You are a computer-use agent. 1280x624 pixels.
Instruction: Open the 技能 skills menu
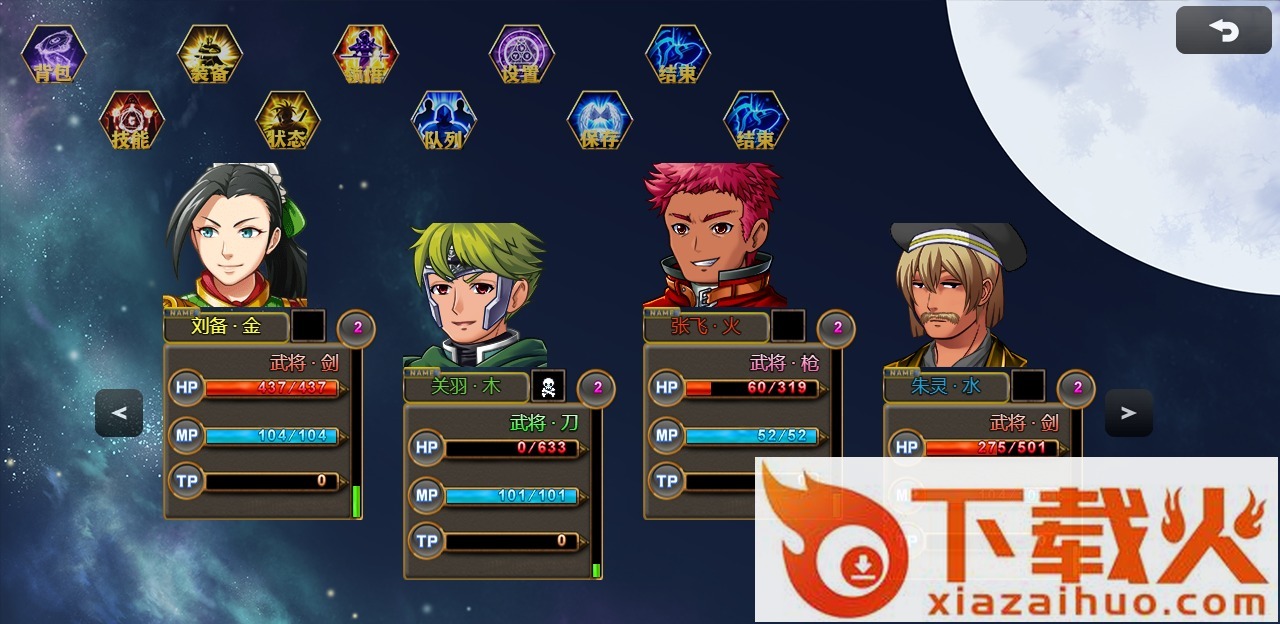(132, 120)
